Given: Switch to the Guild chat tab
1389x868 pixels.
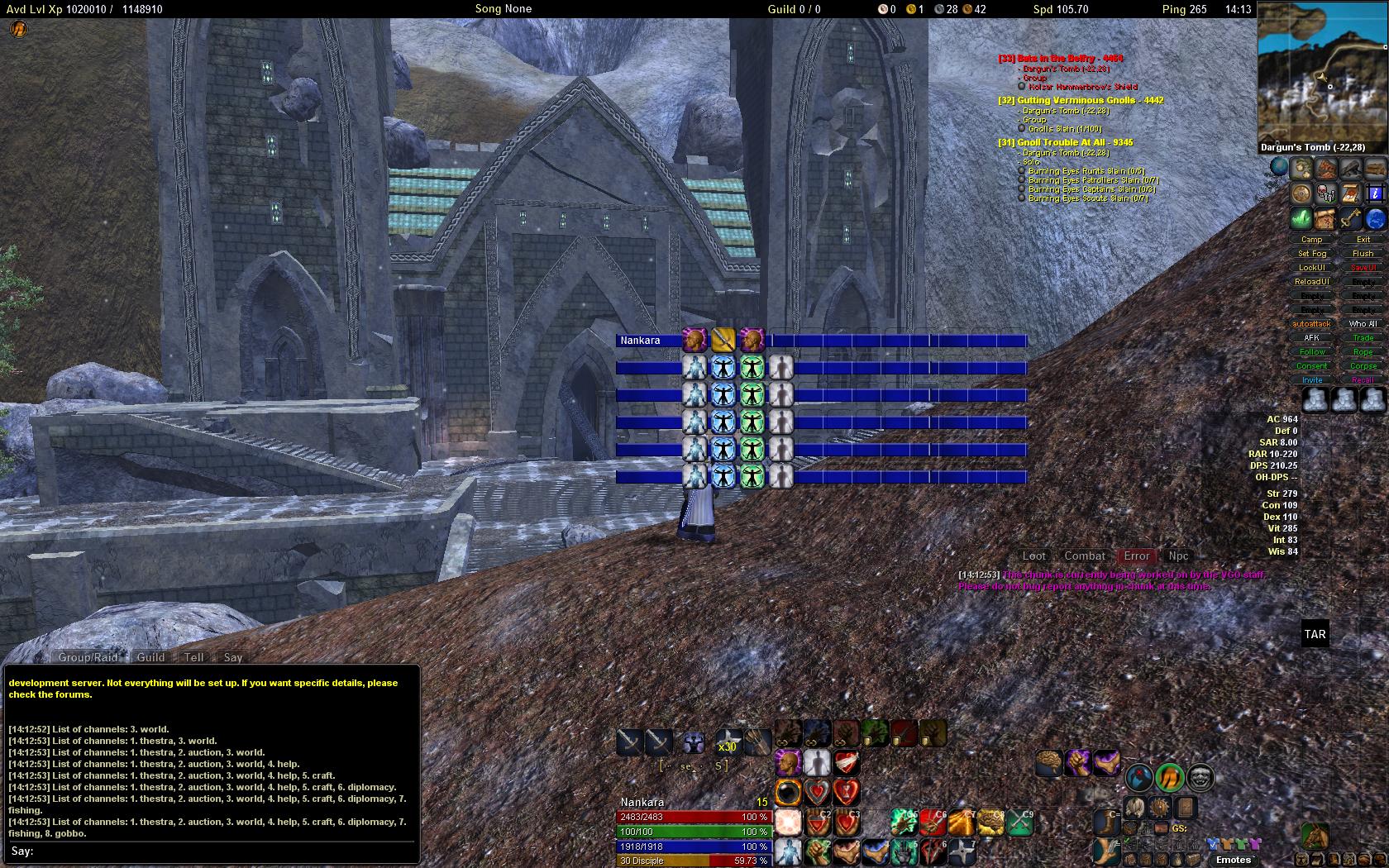Looking at the screenshot, I should [150, 657].
